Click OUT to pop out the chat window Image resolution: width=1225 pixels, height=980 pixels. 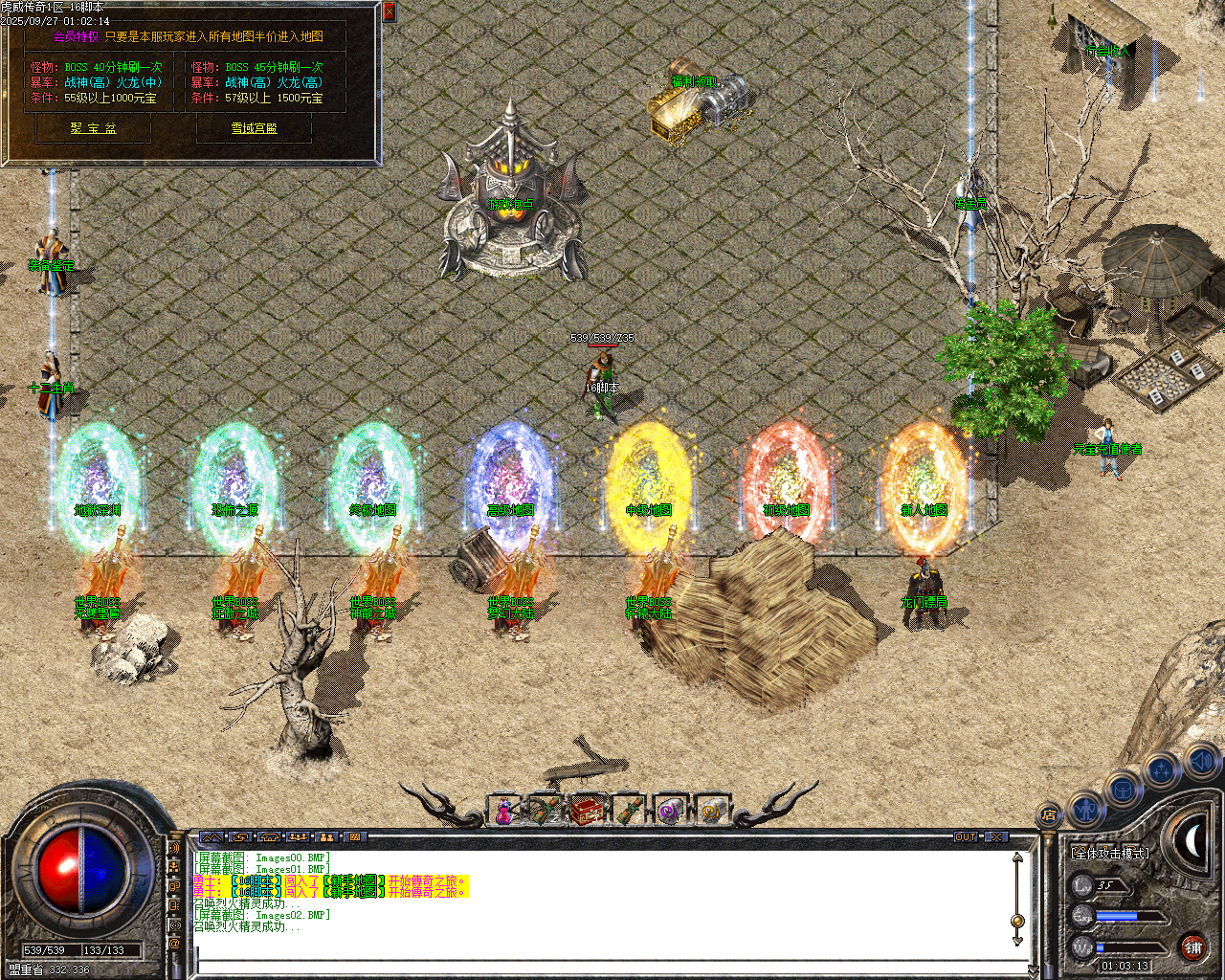[x=967, y=836]
